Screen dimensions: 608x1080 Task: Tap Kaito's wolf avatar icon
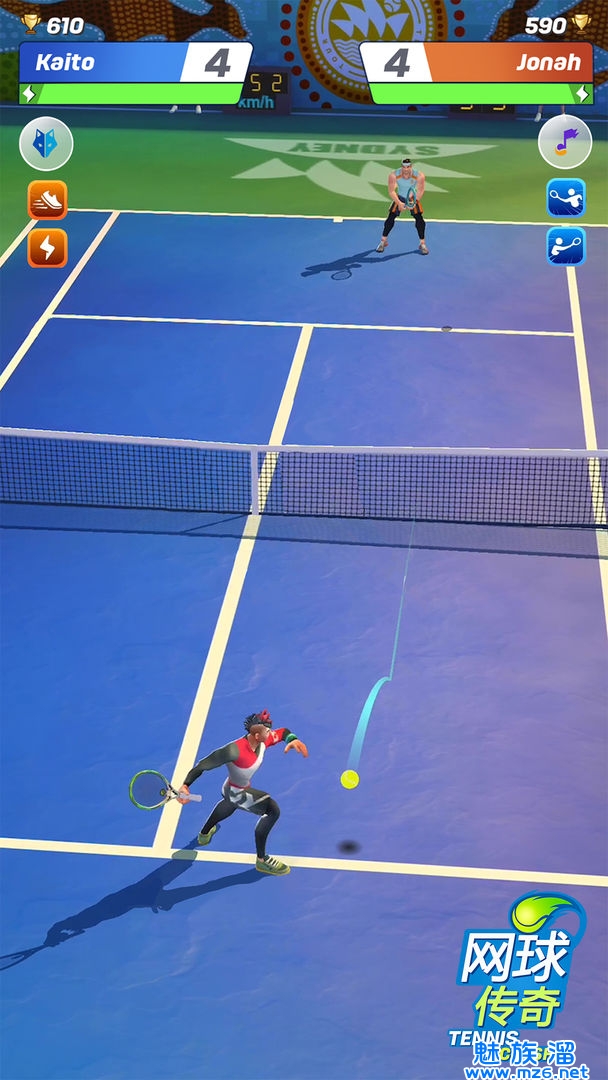(46, 144)
